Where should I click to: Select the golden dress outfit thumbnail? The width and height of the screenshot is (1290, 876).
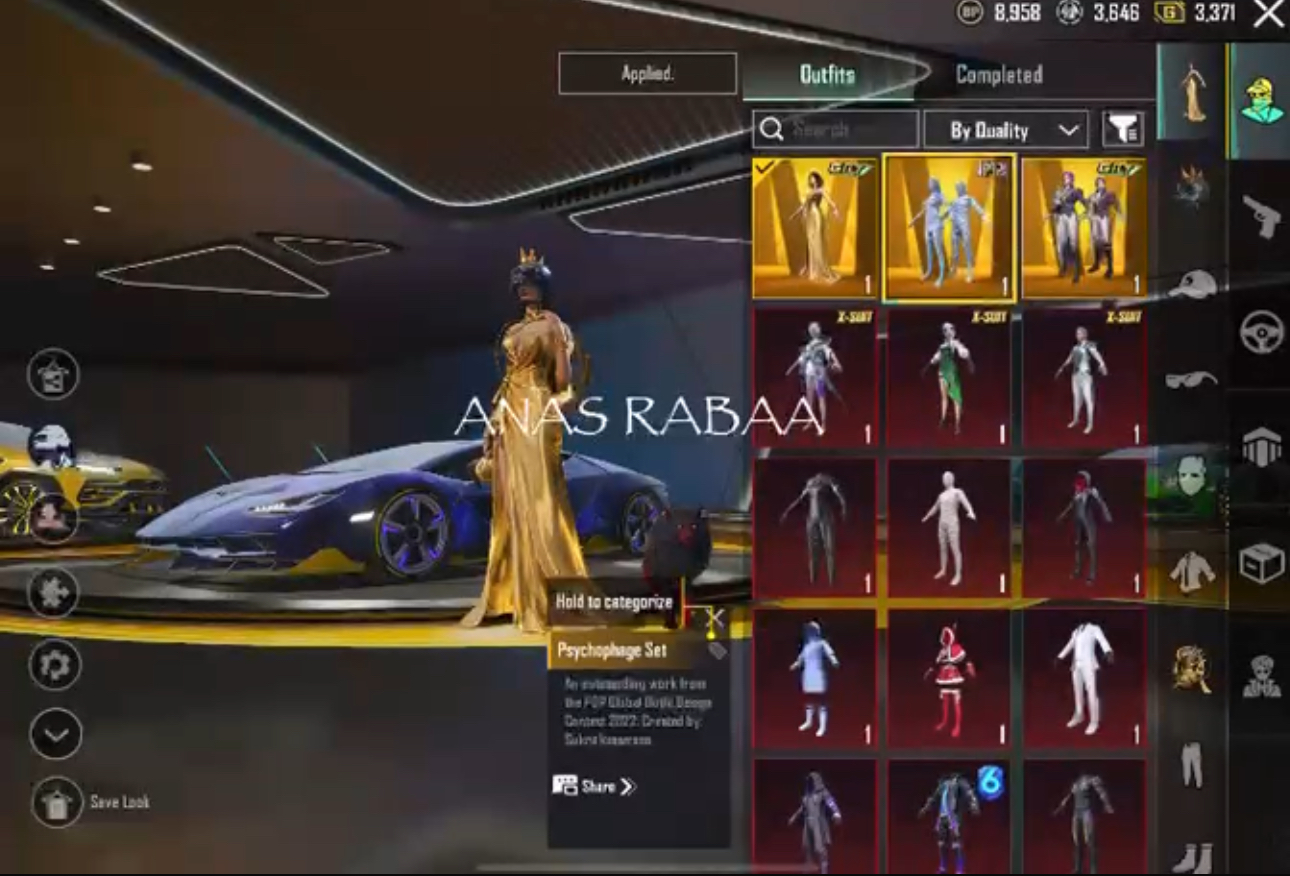(x=815, y=228)
